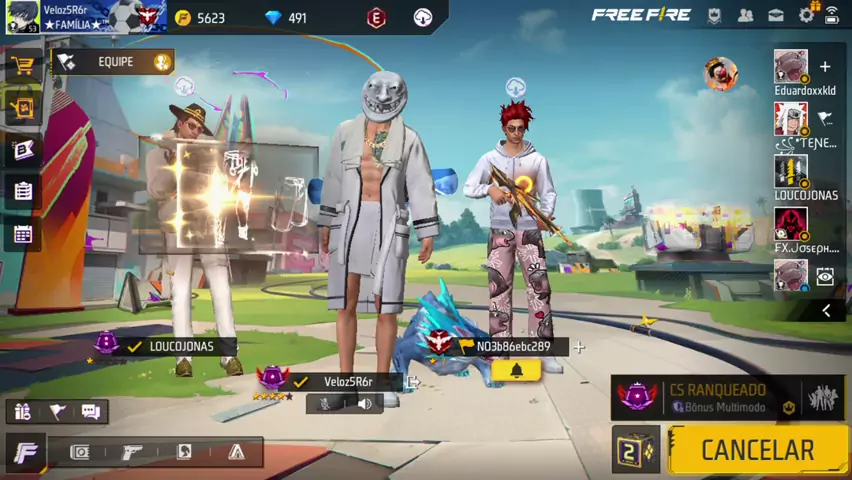Toggle the speaker volume icon
Screen dimensions: 852x480
(364, 404)
